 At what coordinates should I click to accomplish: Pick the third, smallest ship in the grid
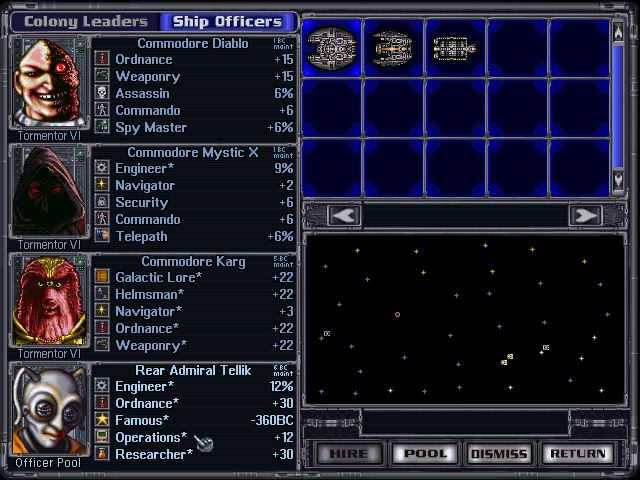click(450, 47)
